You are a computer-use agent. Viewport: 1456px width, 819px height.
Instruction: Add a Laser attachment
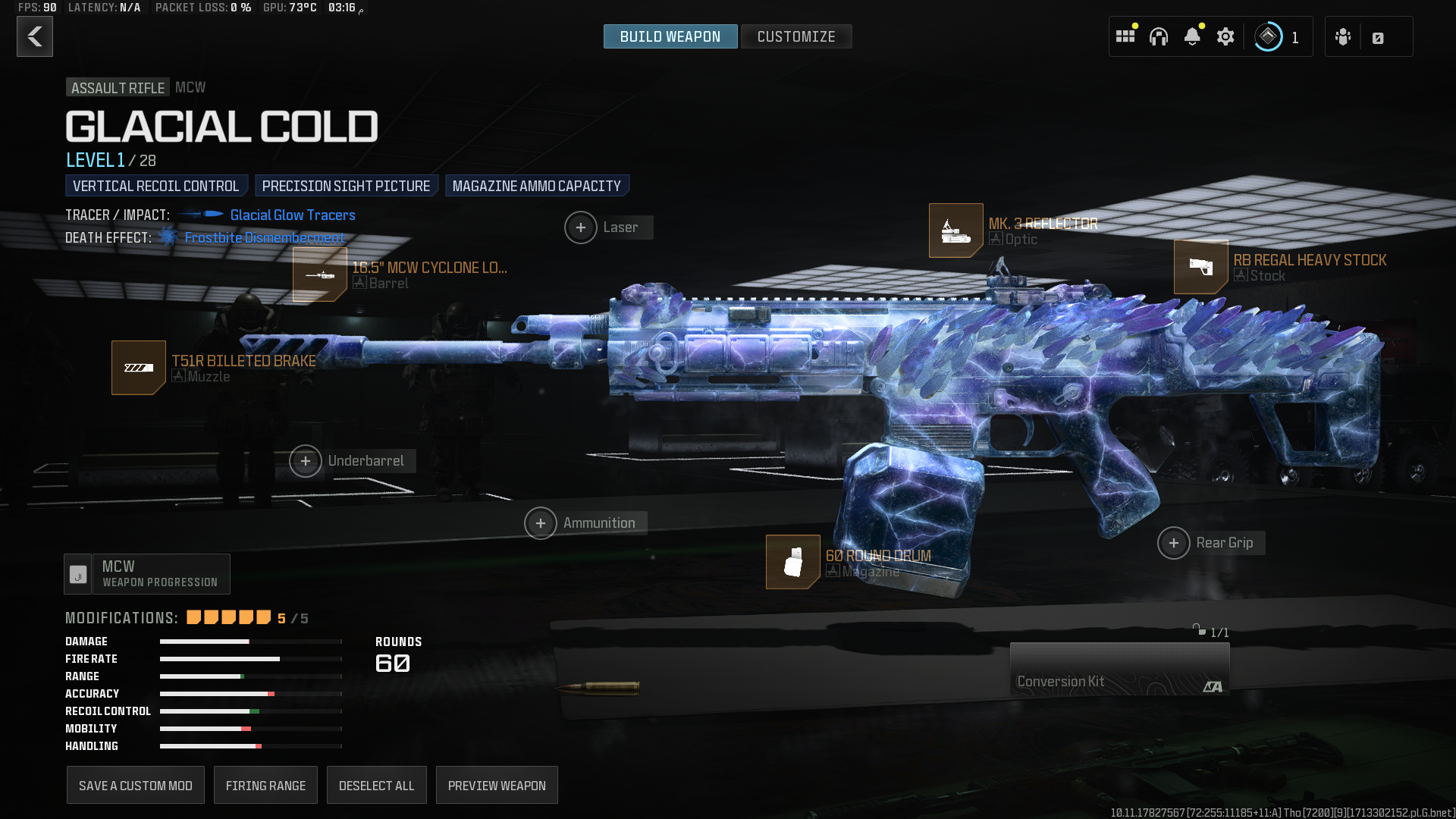tap(581, 227)
